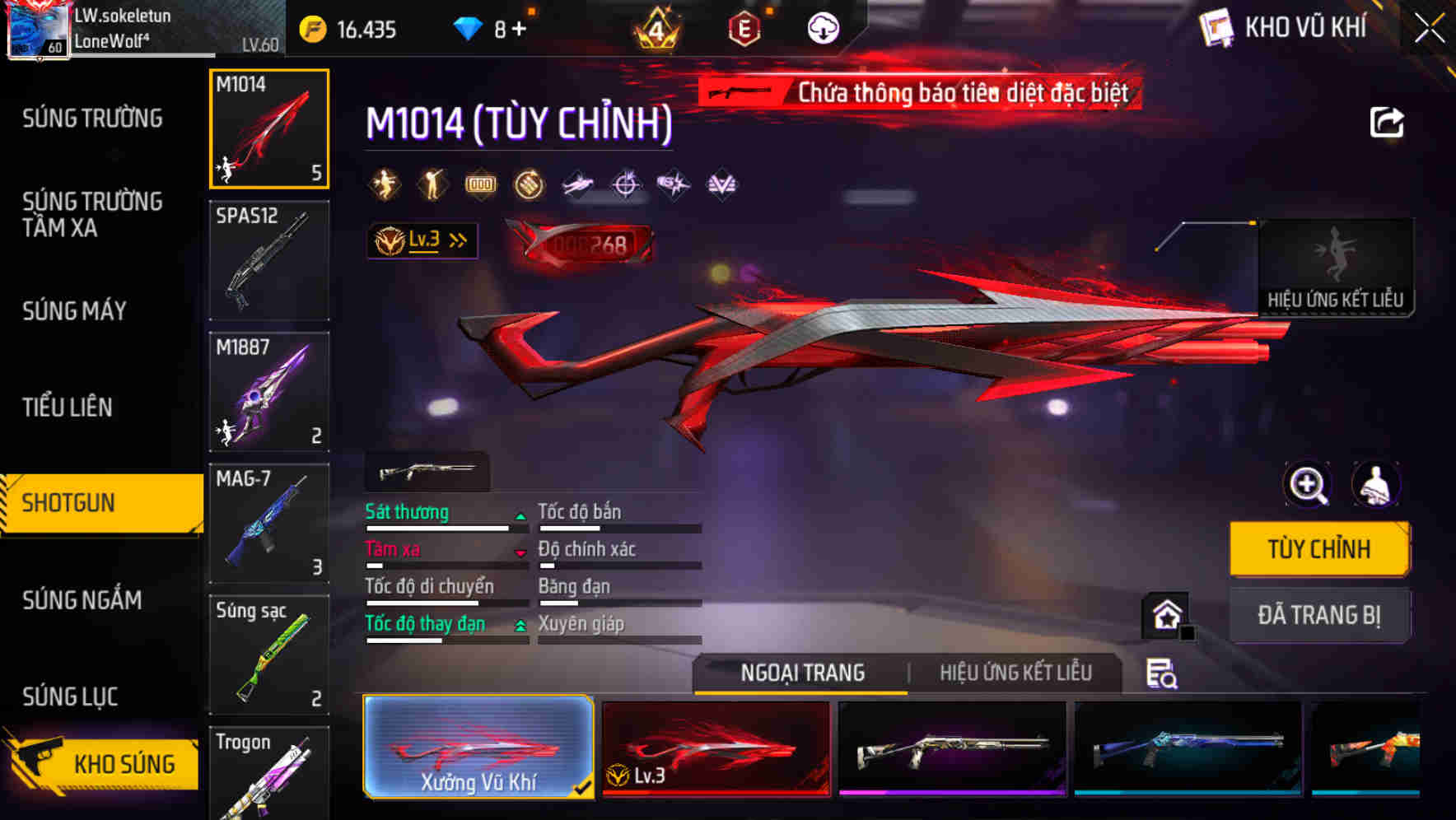Select the SÚNG NGẮM category in the sidebar
This screenshot has height=820, width=1456.
[82, 600]
